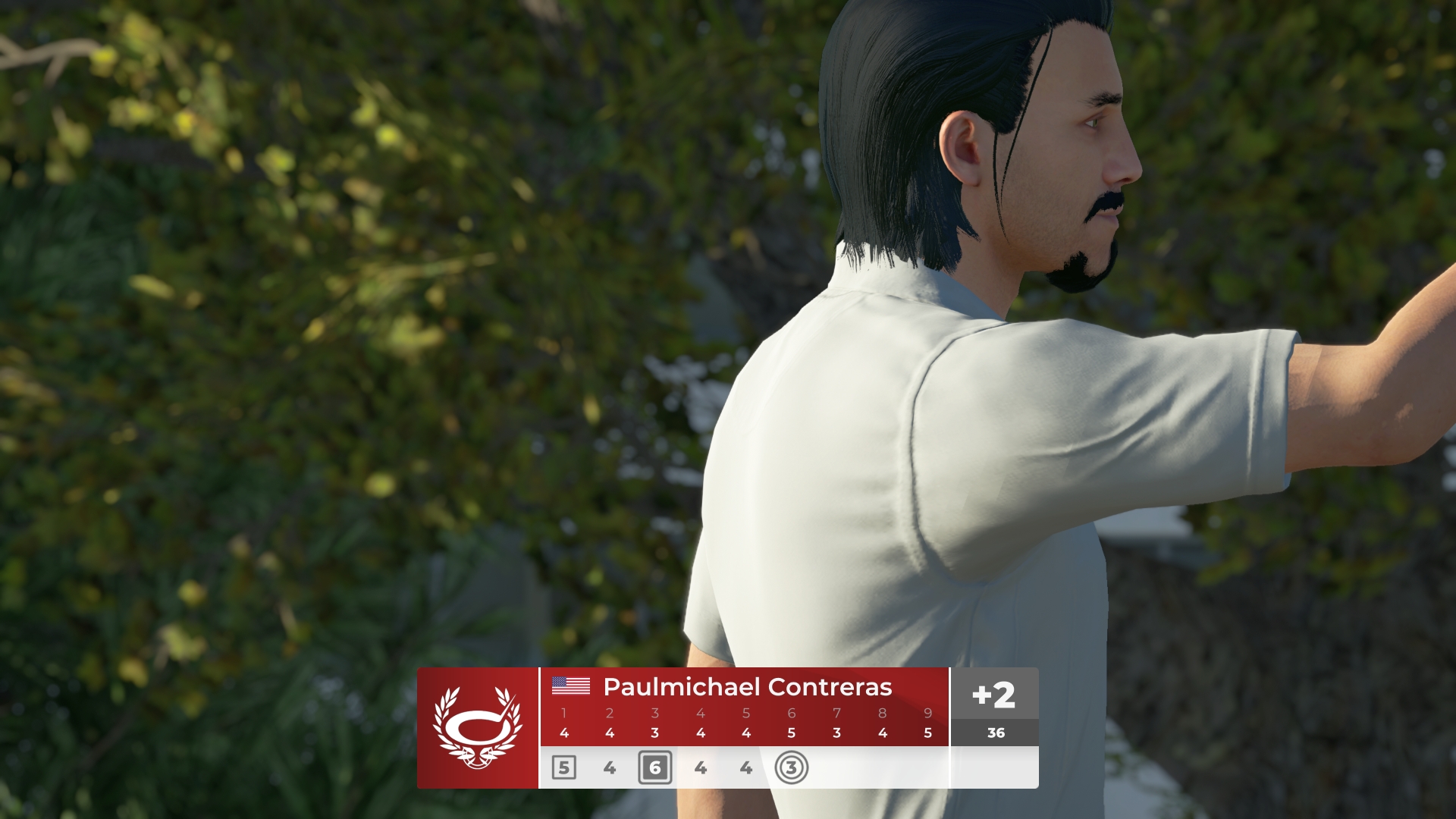Click the par 3 under hole 7
Screen dimensions: 1456x819
[836, 733]
